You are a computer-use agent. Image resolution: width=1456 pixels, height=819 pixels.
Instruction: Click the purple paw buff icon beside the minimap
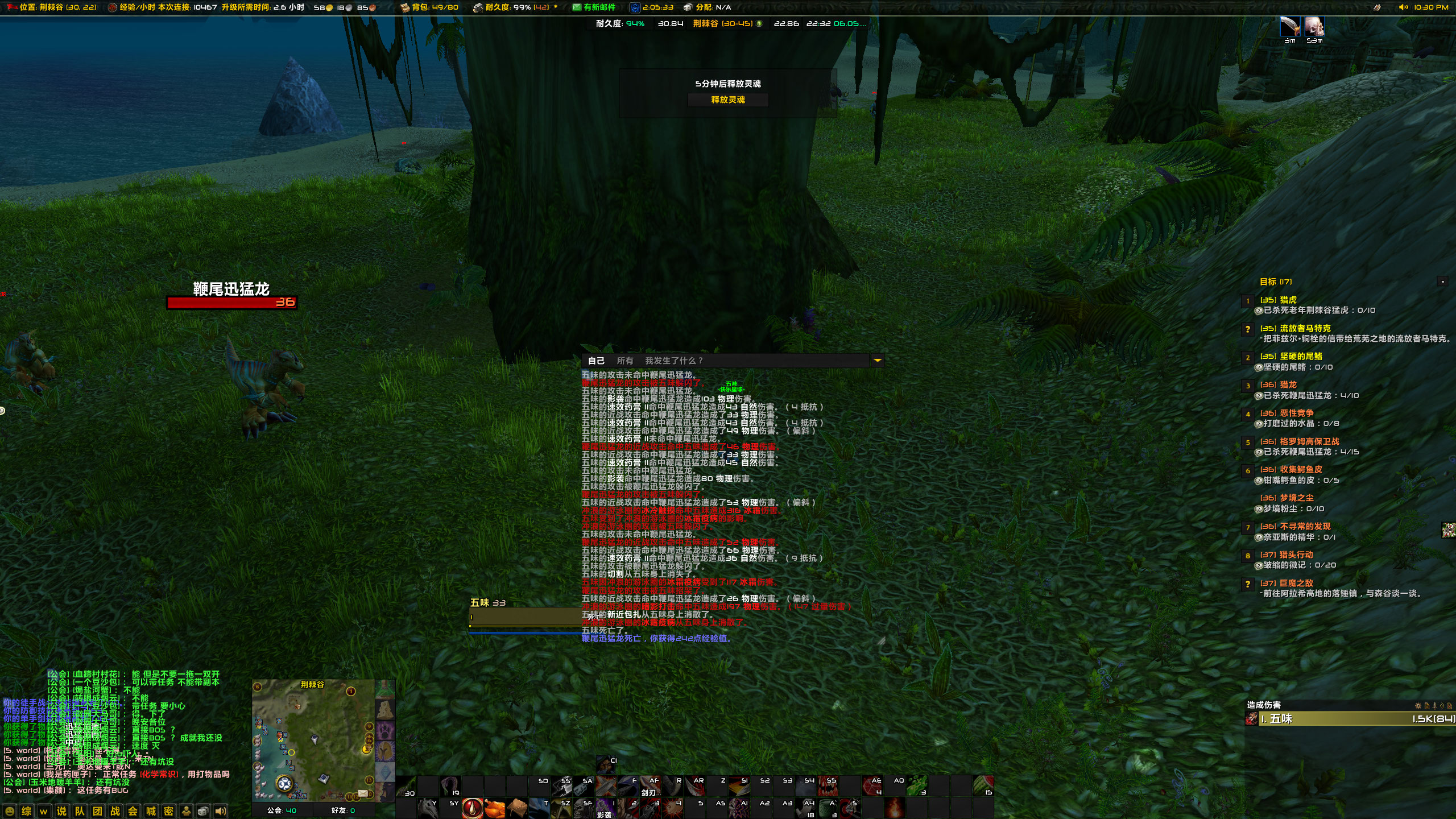pos(385,730)
